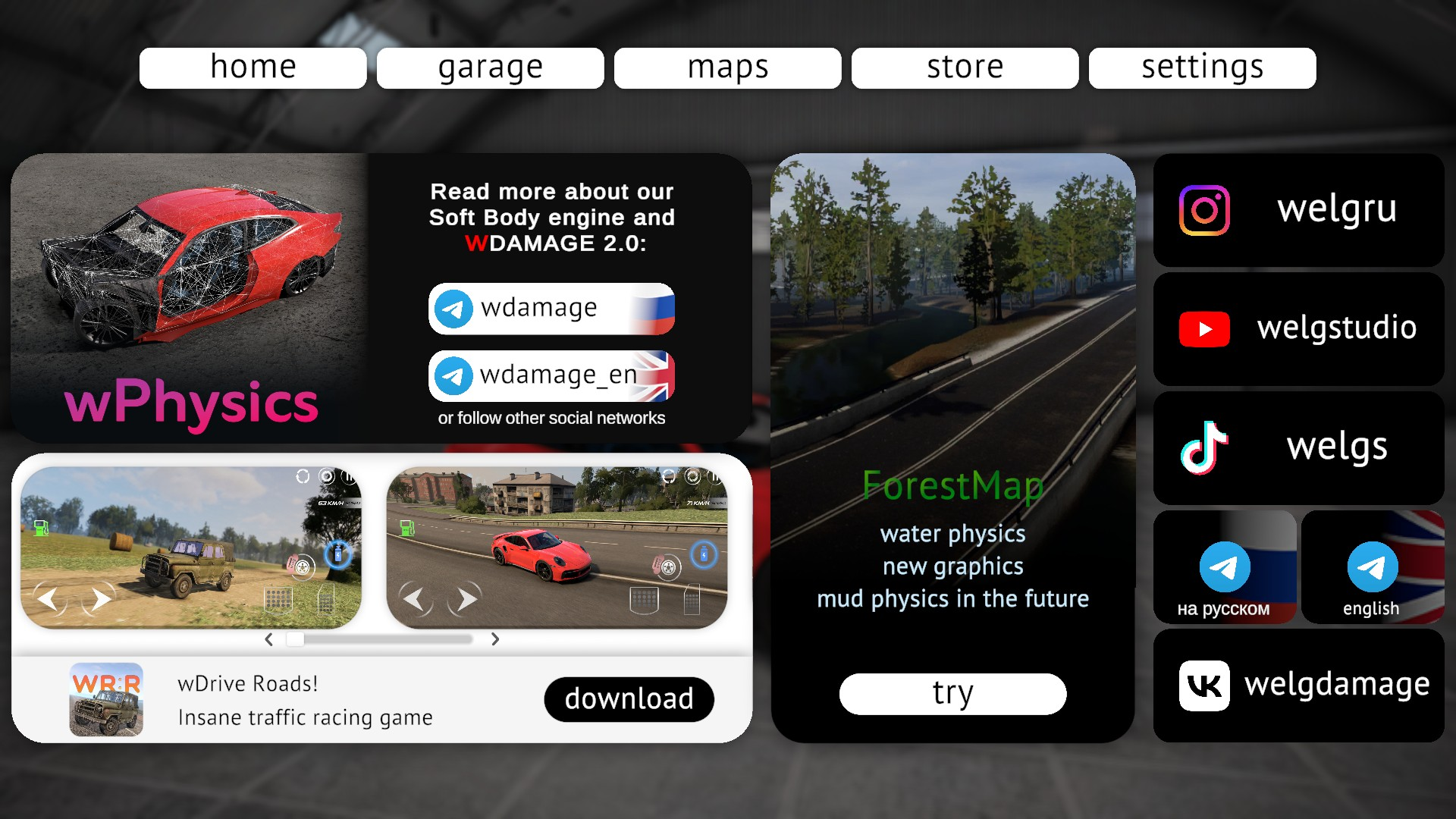
Task: View the red Porsche screenshot
Action: click(x=557, y=547)
